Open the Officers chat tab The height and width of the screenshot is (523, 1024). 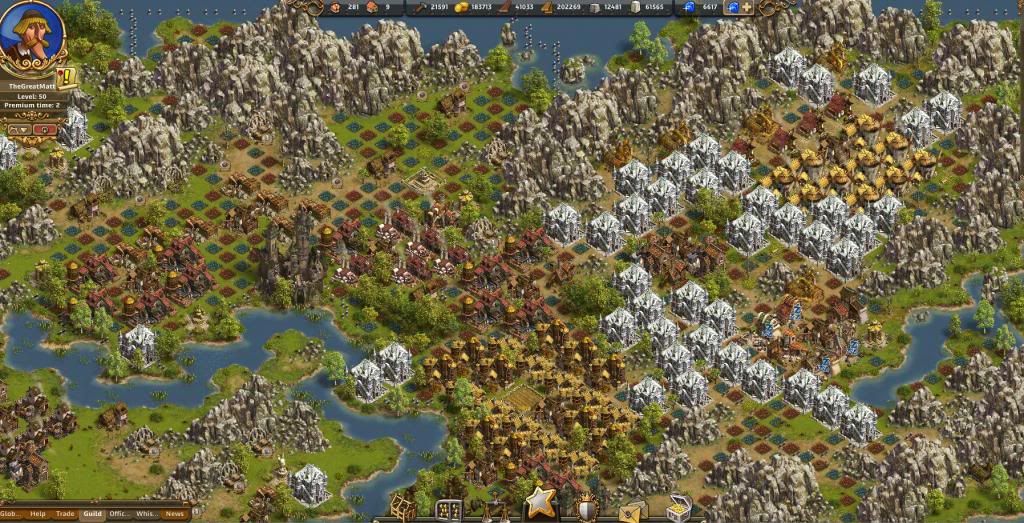[119, 514]
